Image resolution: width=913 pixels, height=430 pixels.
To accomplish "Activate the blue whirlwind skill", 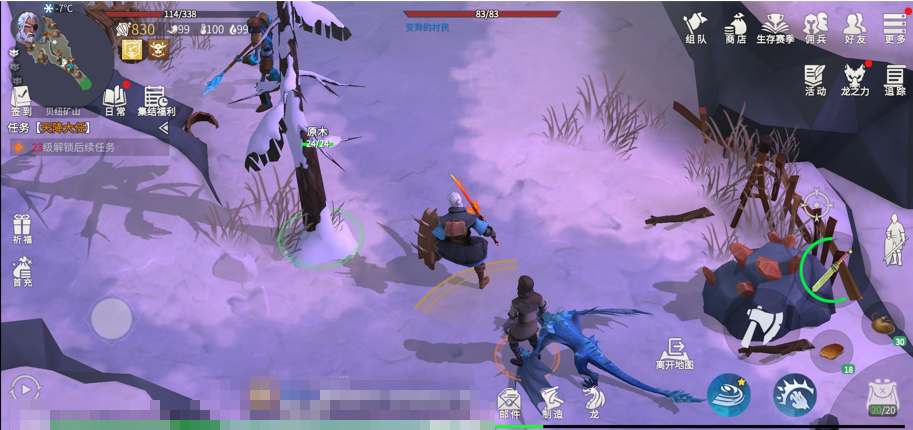I will pyautogui.click(x=729, y=395).
